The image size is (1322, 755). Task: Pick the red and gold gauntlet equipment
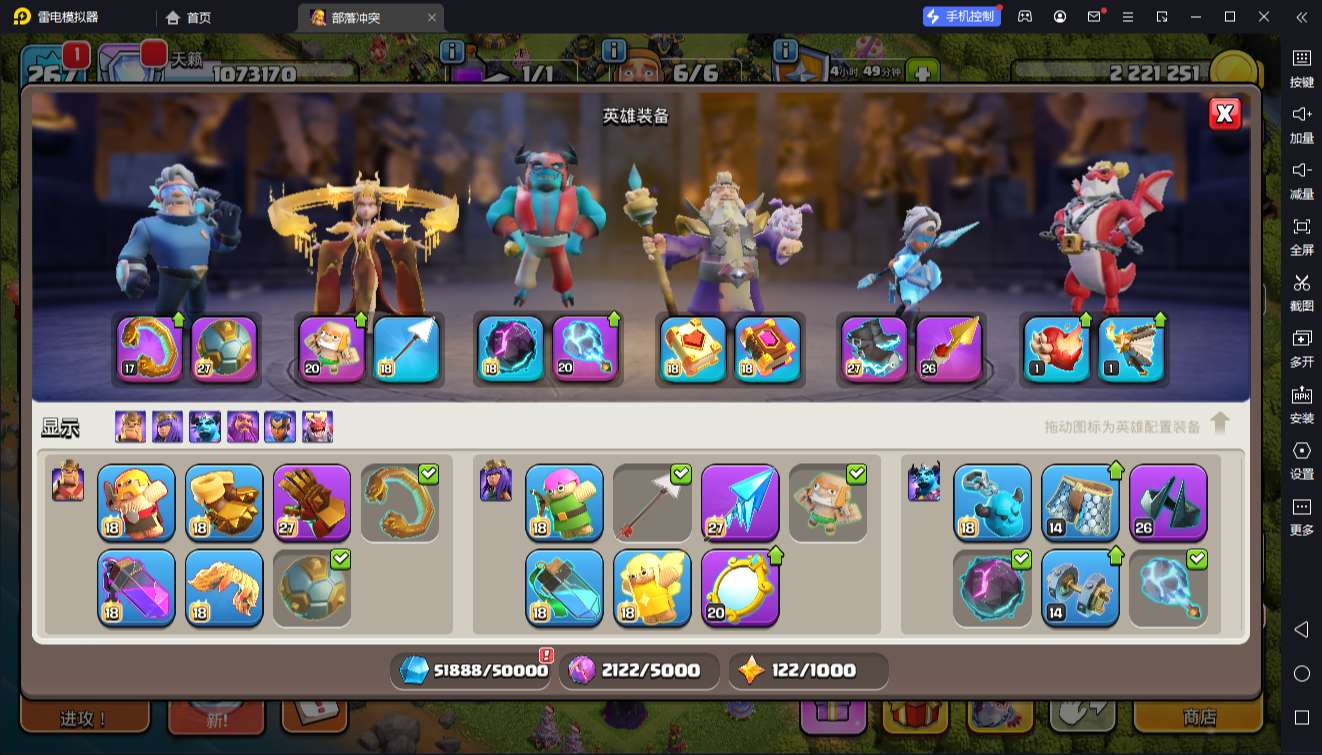point(312,502)
